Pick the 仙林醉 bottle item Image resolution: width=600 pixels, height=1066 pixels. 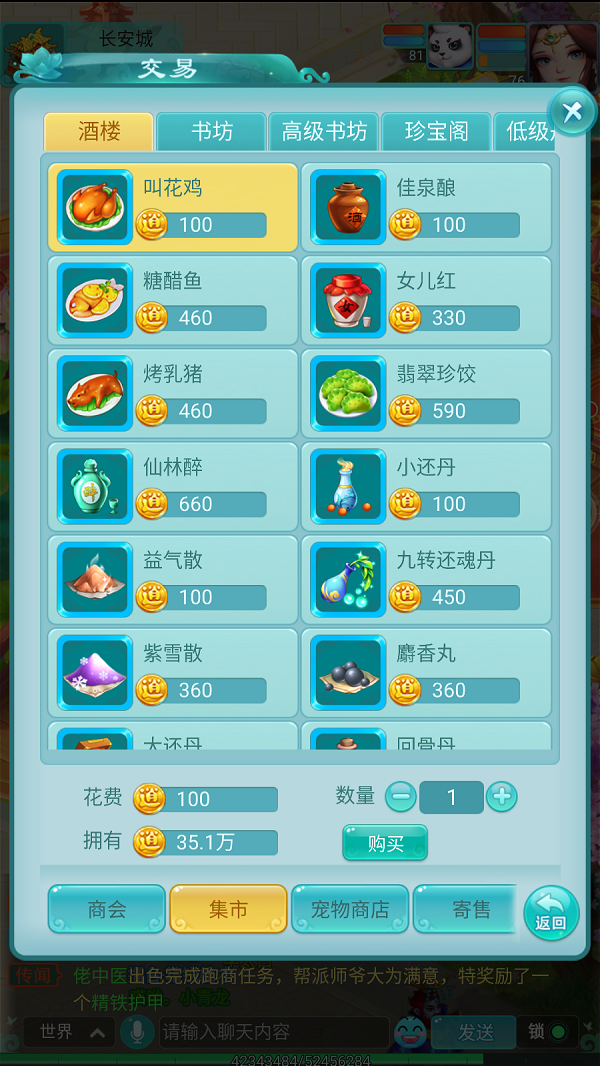tap(173, 486)
